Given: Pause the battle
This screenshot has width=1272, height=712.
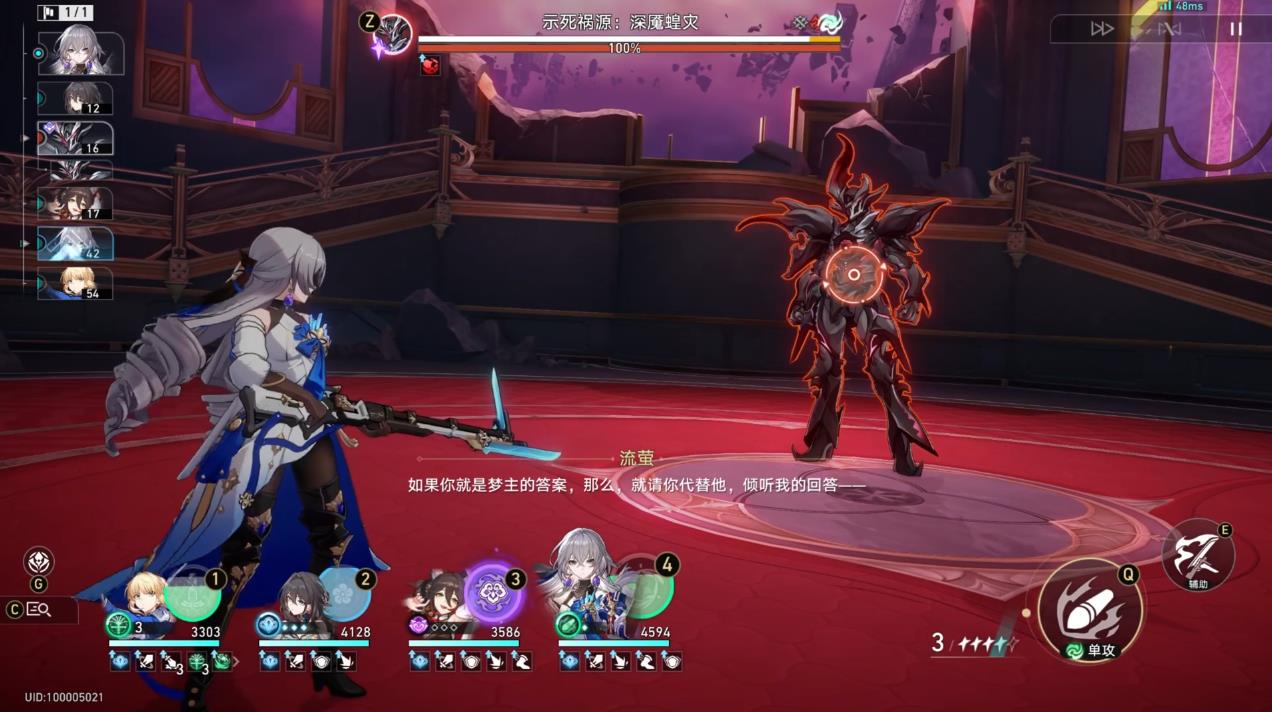Looking at the screenshot, I should point(1236,29).
